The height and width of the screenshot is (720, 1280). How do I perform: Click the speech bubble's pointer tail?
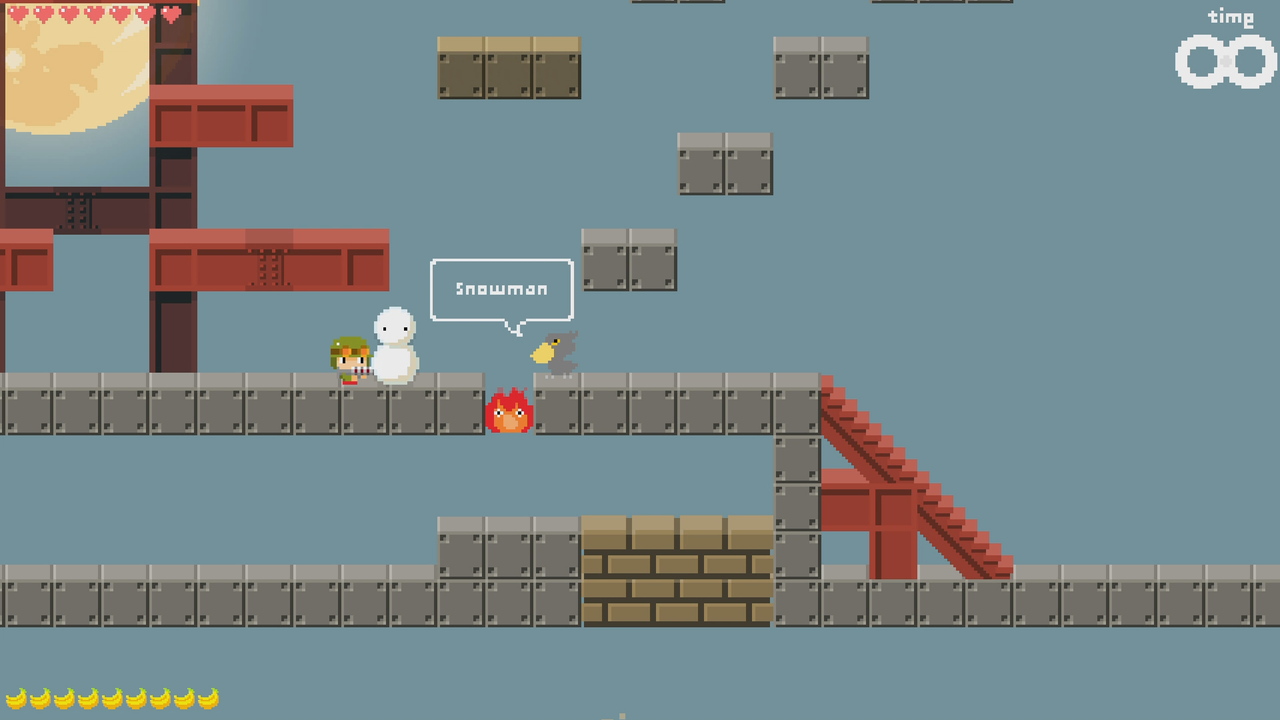click(x=516, y=326)
